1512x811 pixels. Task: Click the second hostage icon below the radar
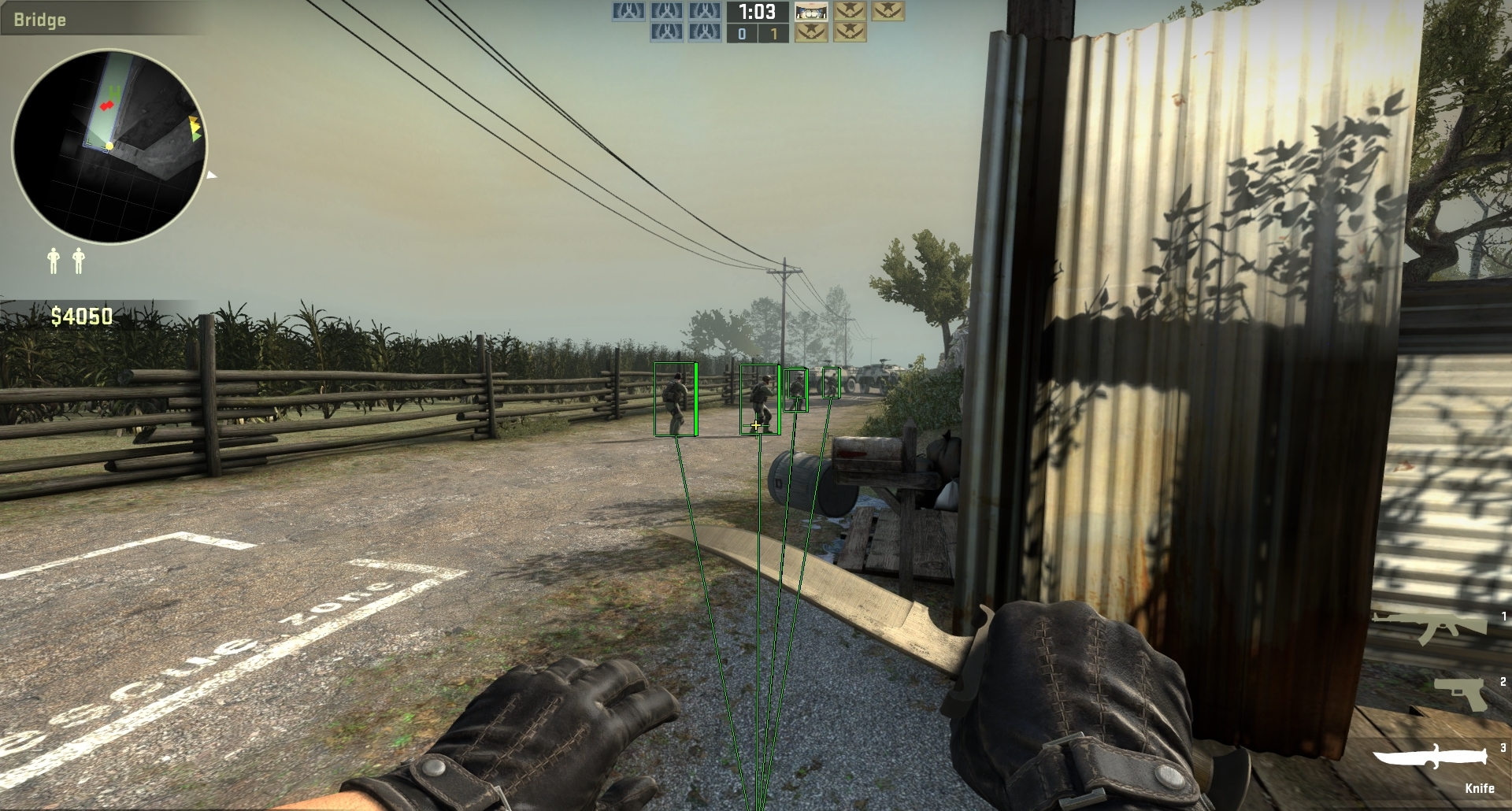[78, 260]
